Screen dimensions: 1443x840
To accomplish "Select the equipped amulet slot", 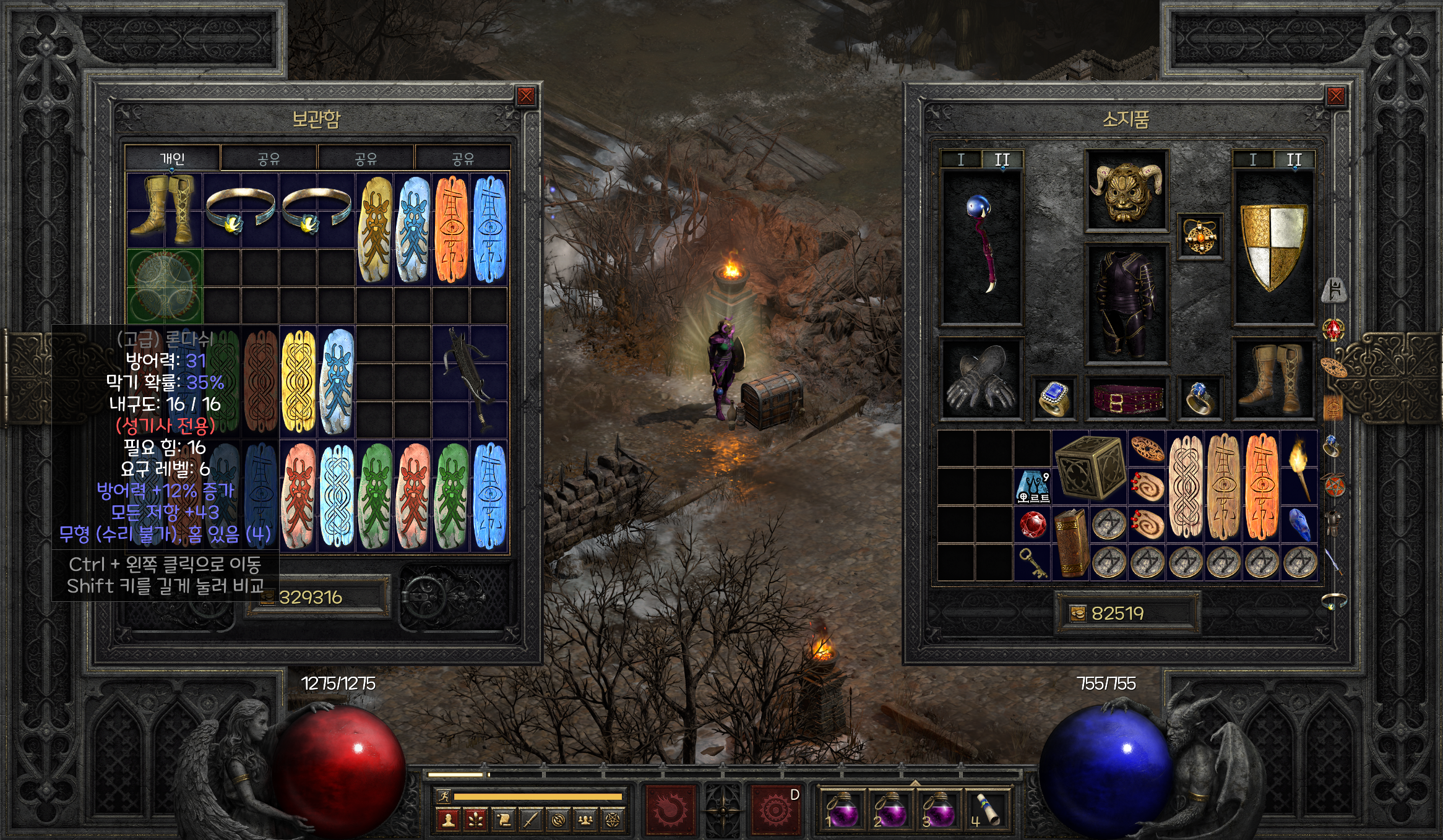I will pyautogui.click(x=1199, y=237).
